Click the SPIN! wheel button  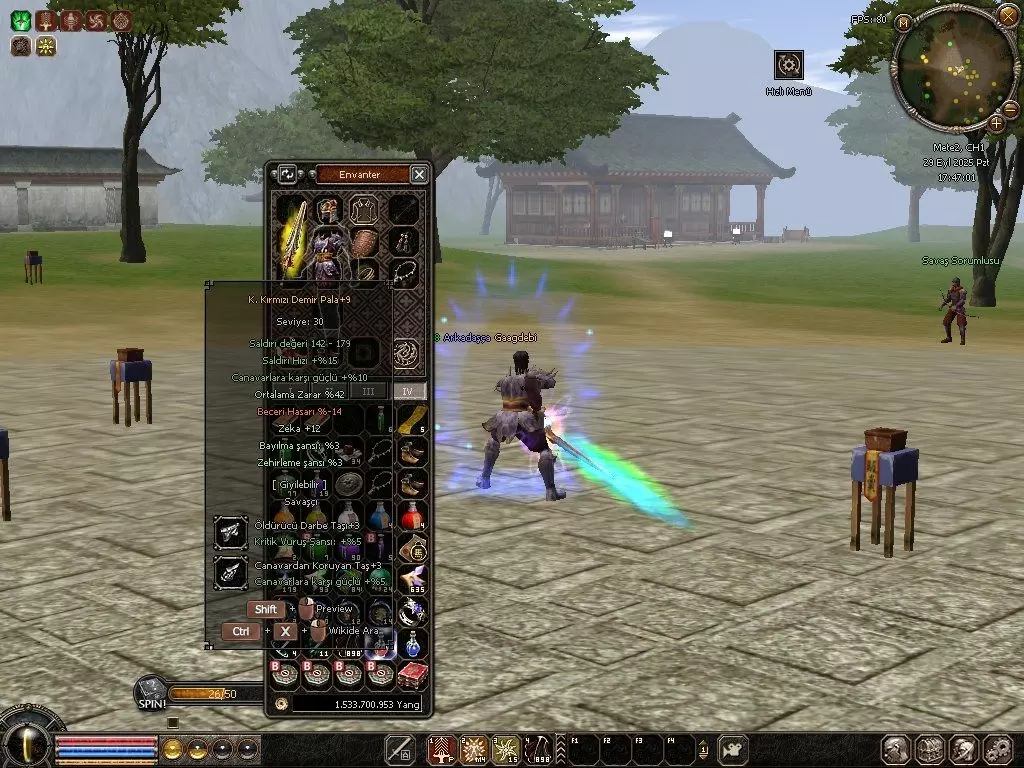tap(152, 692)
